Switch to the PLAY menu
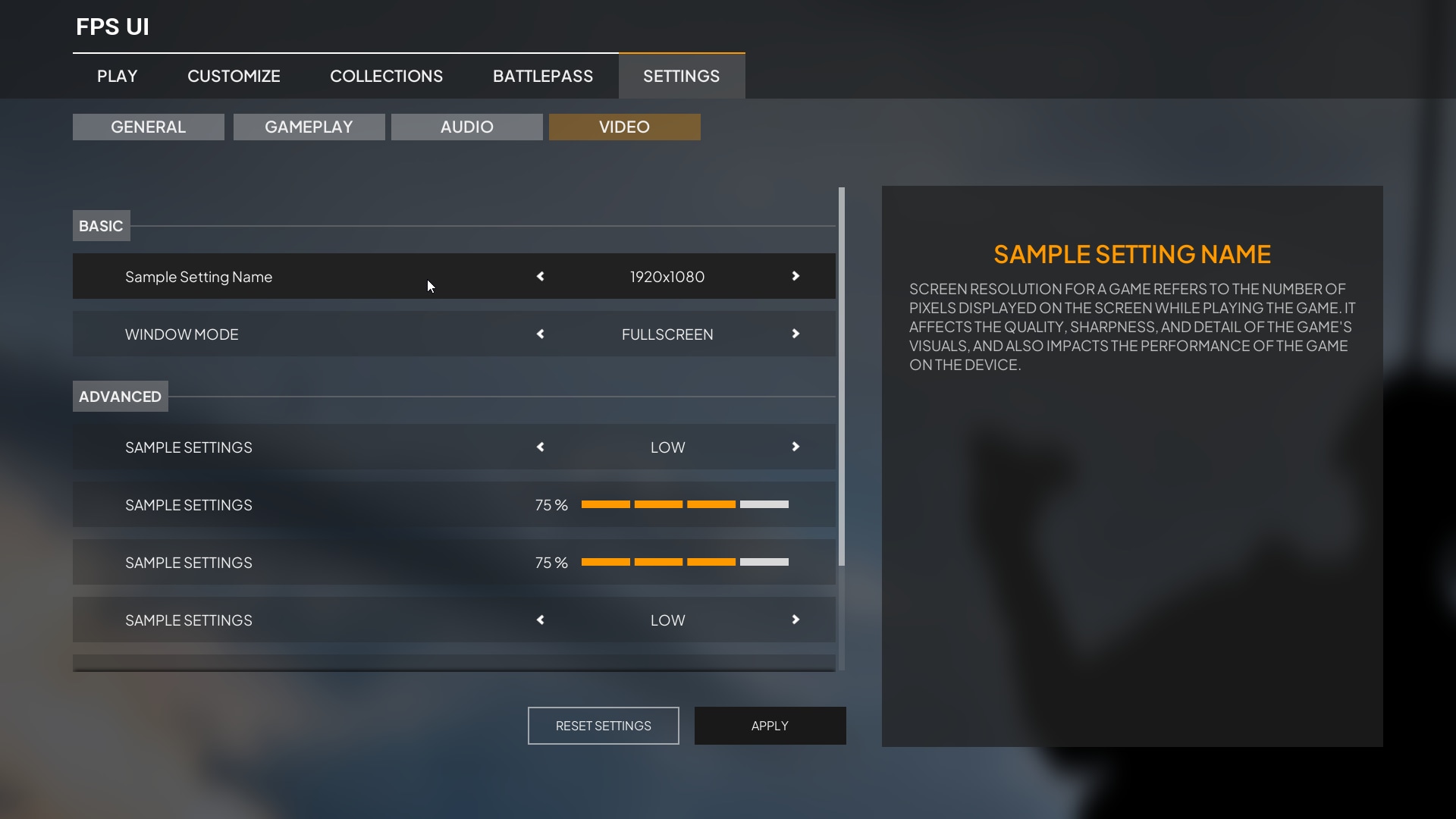This screenshot has height=819, width=1456. coord(116,76)
